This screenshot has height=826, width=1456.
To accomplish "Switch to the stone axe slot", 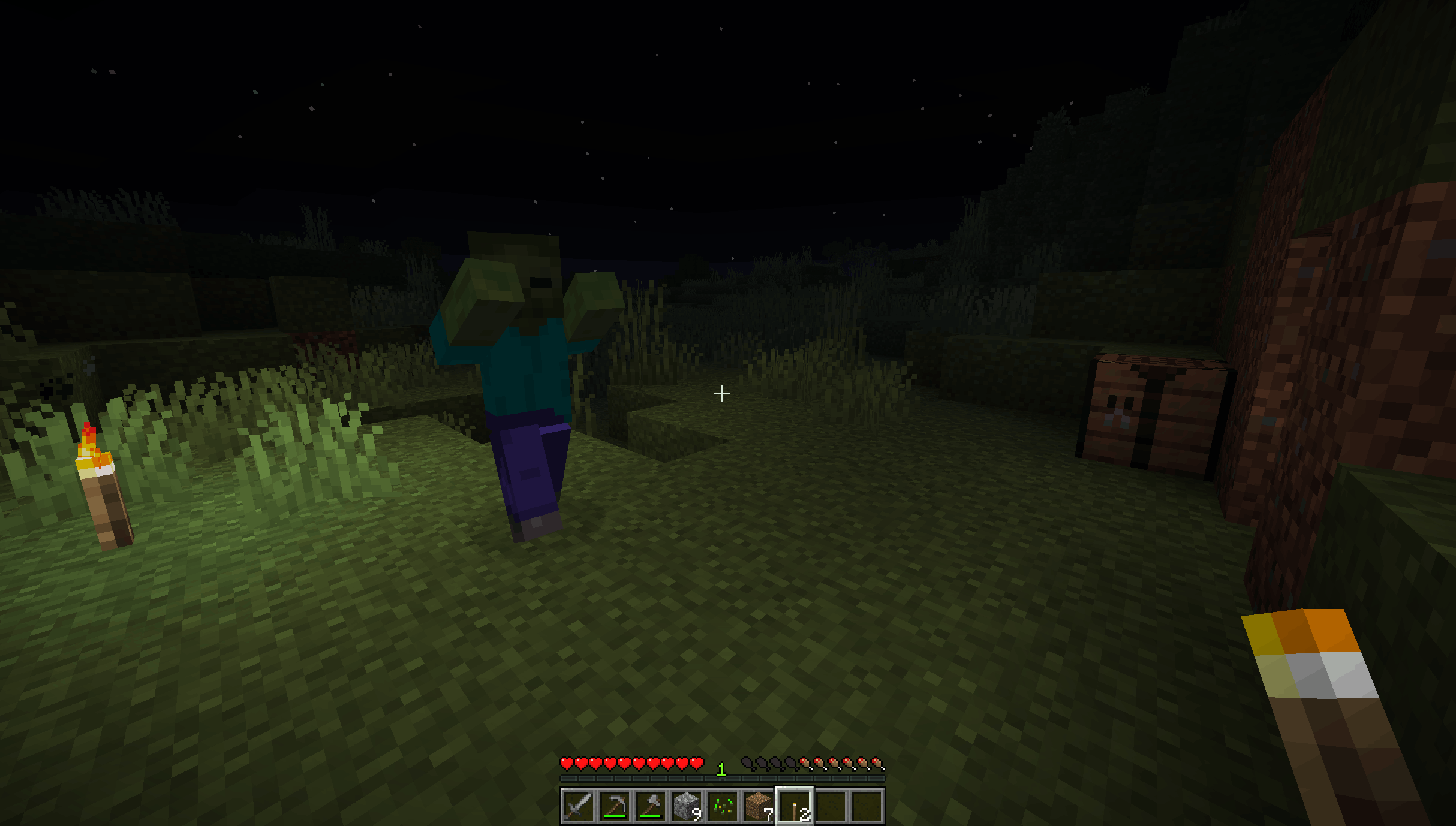I will (x=650, y=805).
